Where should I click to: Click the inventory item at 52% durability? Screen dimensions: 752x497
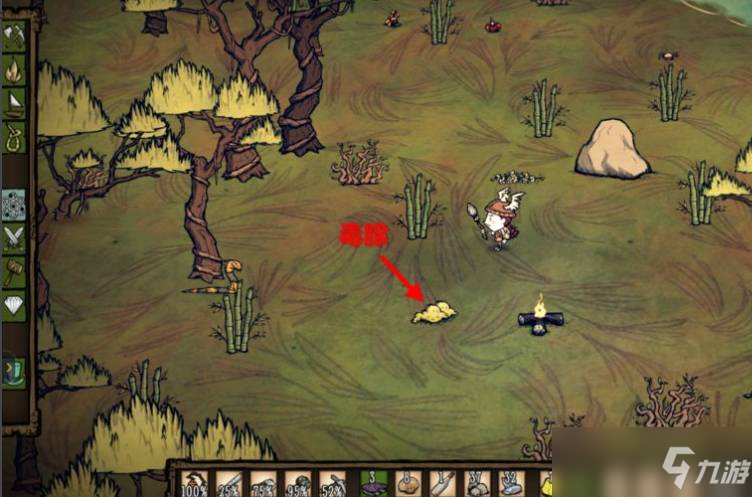pyautogui.click(x=332, y=485)
